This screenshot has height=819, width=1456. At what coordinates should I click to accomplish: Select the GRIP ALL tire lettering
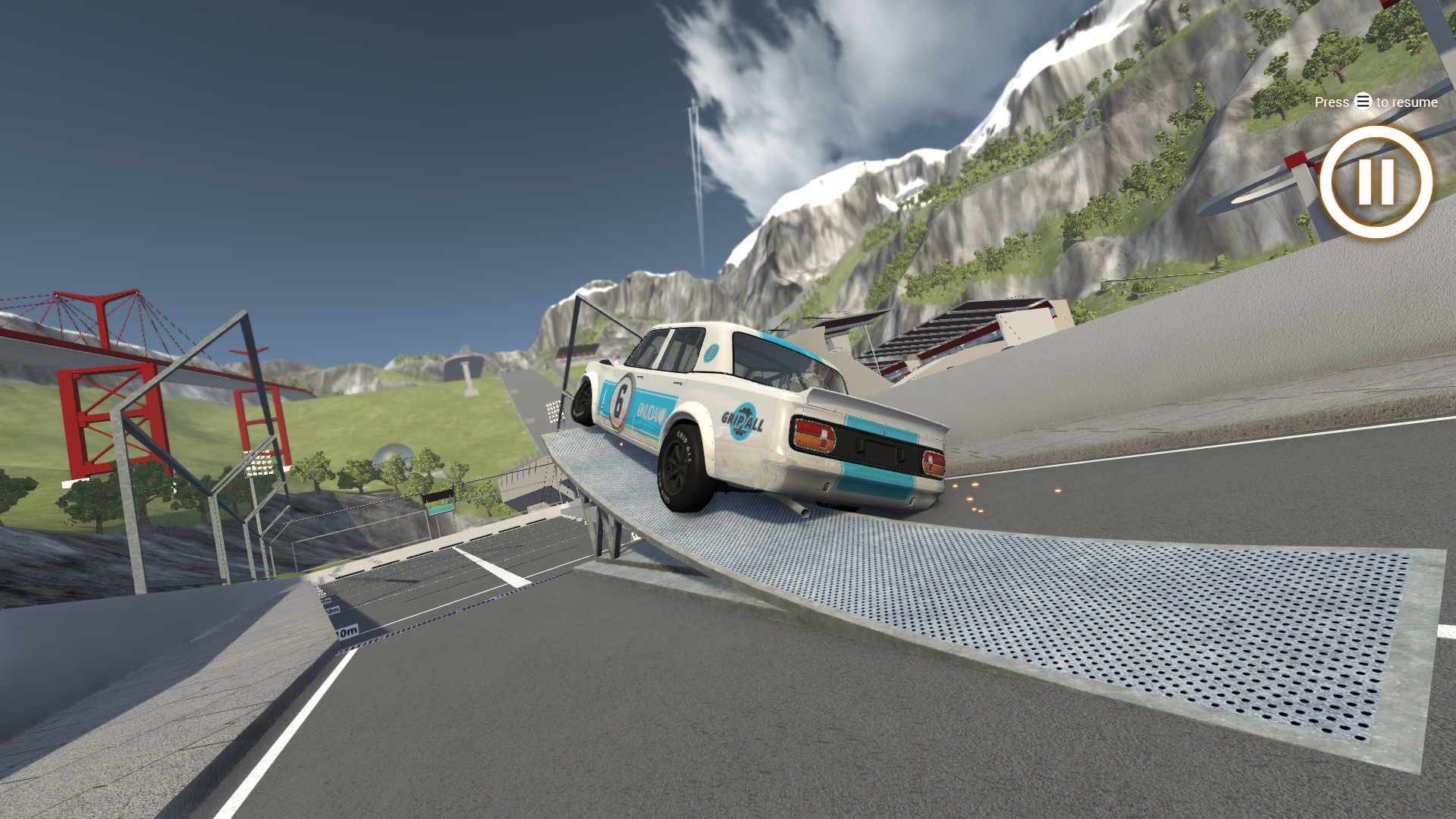click(x=682, y=447)
